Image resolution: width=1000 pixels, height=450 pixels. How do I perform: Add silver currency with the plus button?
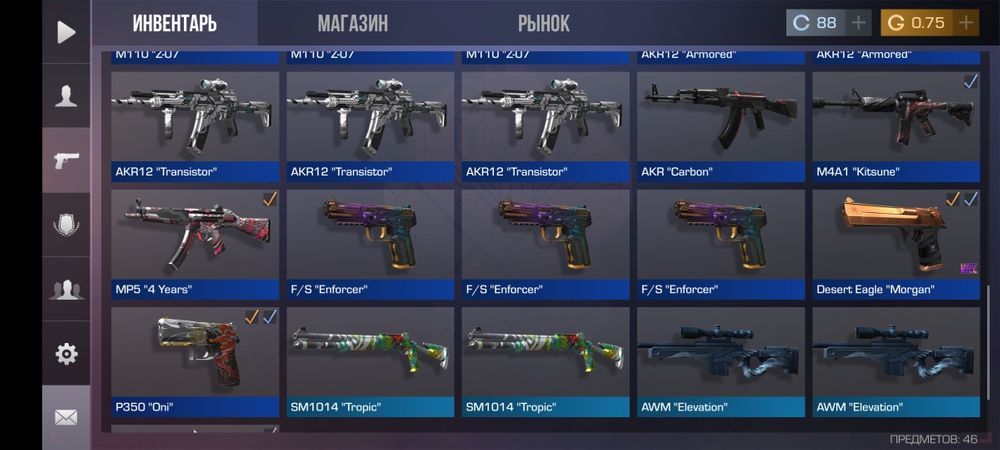(858, 23)
